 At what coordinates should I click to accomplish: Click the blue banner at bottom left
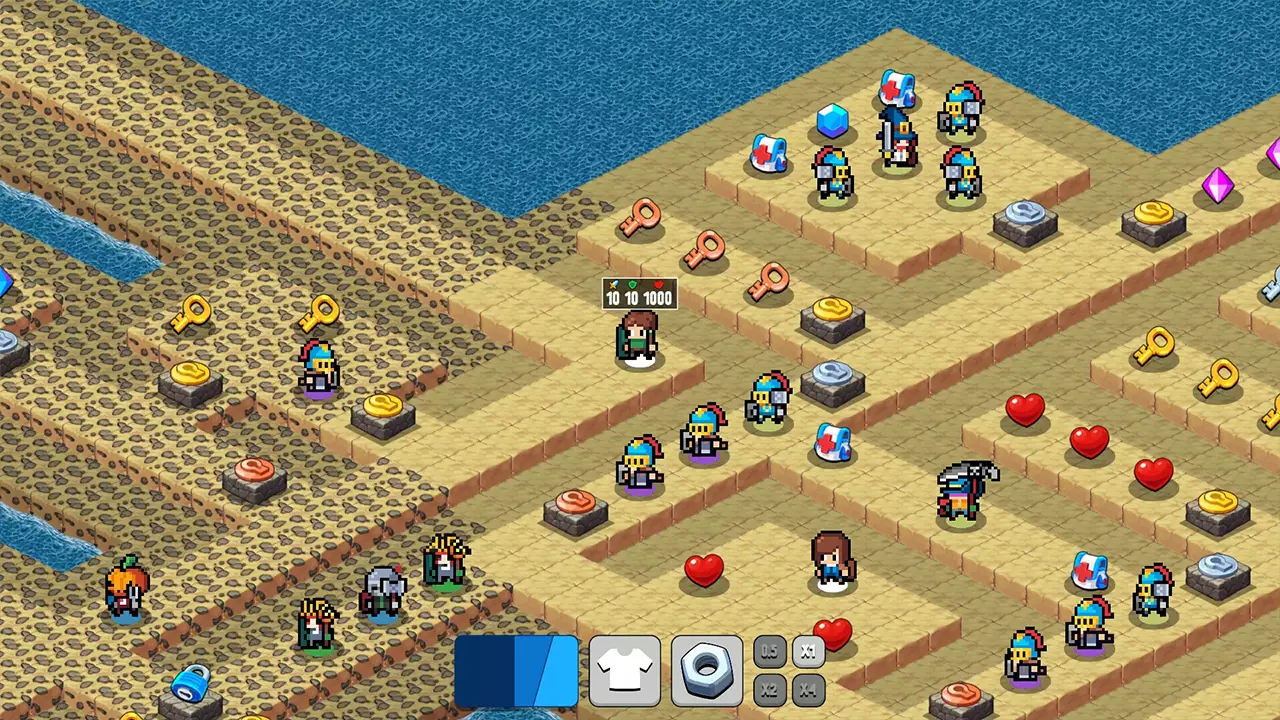pos(515,672)
